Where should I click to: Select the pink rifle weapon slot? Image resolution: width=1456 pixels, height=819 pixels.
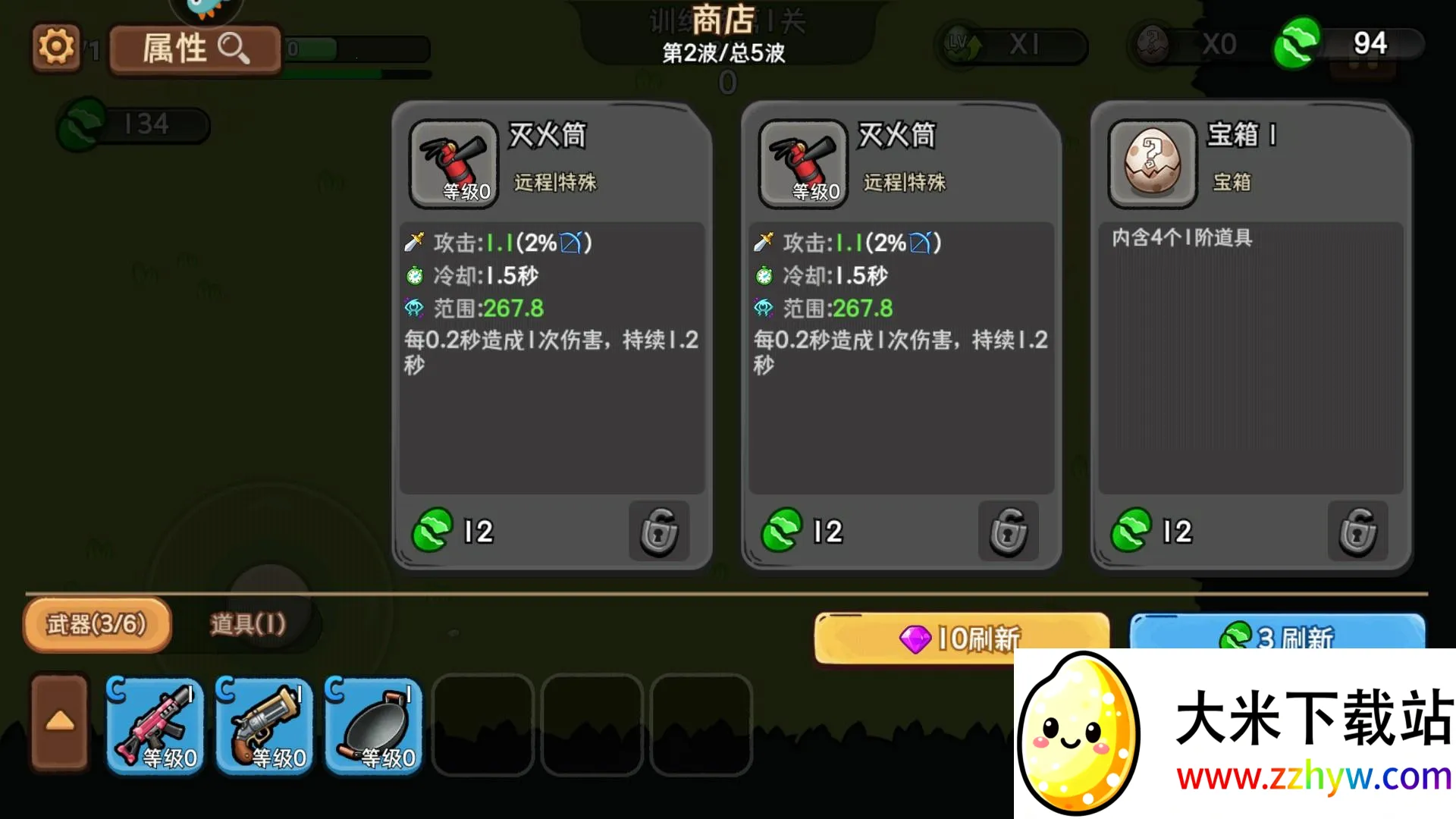(x=155, y=725)
